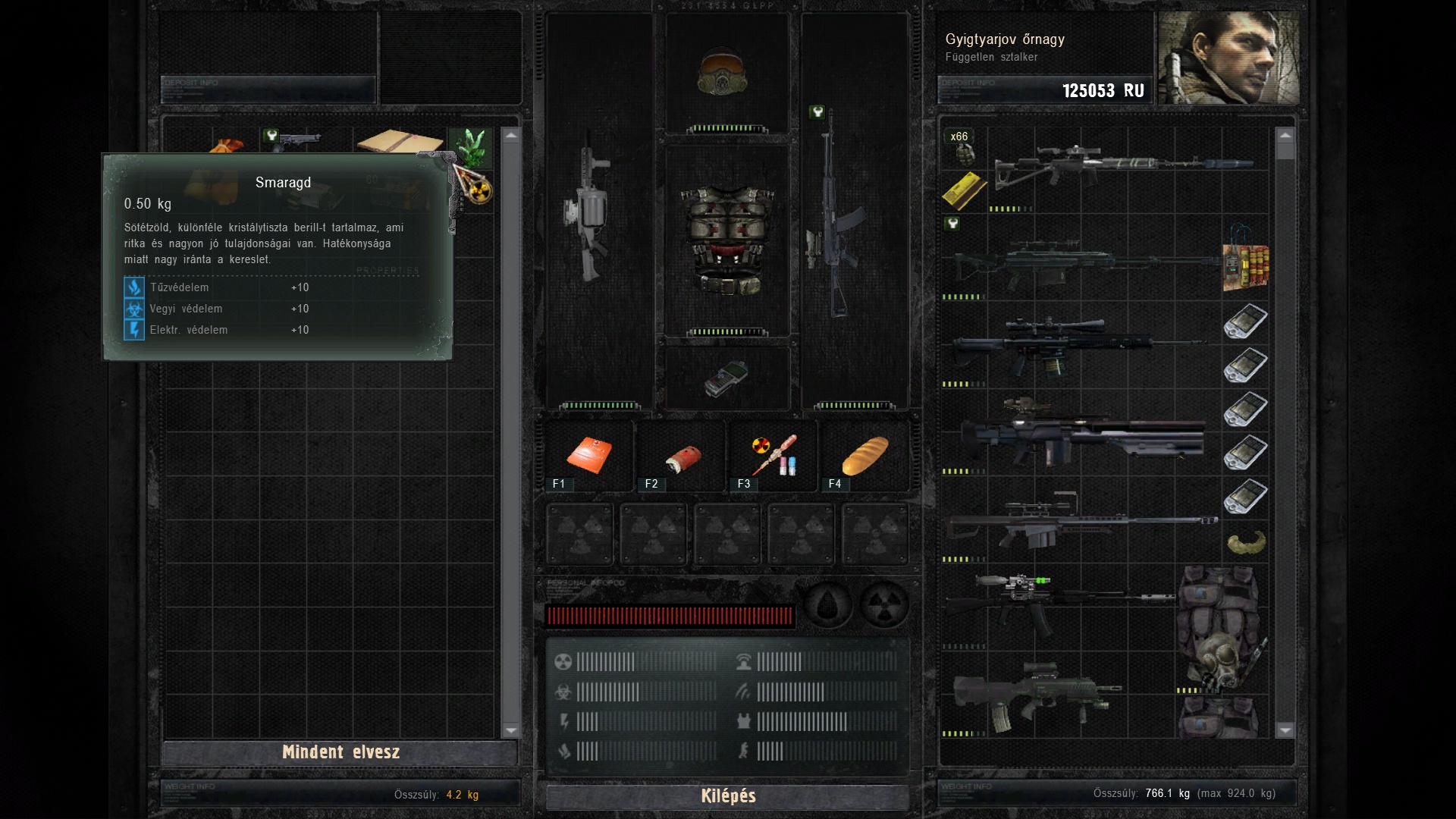The height and width of the screenshot is (819, 1456).
Task: Click the stash scrollbar's up arrow
Action: pos(510,136)
